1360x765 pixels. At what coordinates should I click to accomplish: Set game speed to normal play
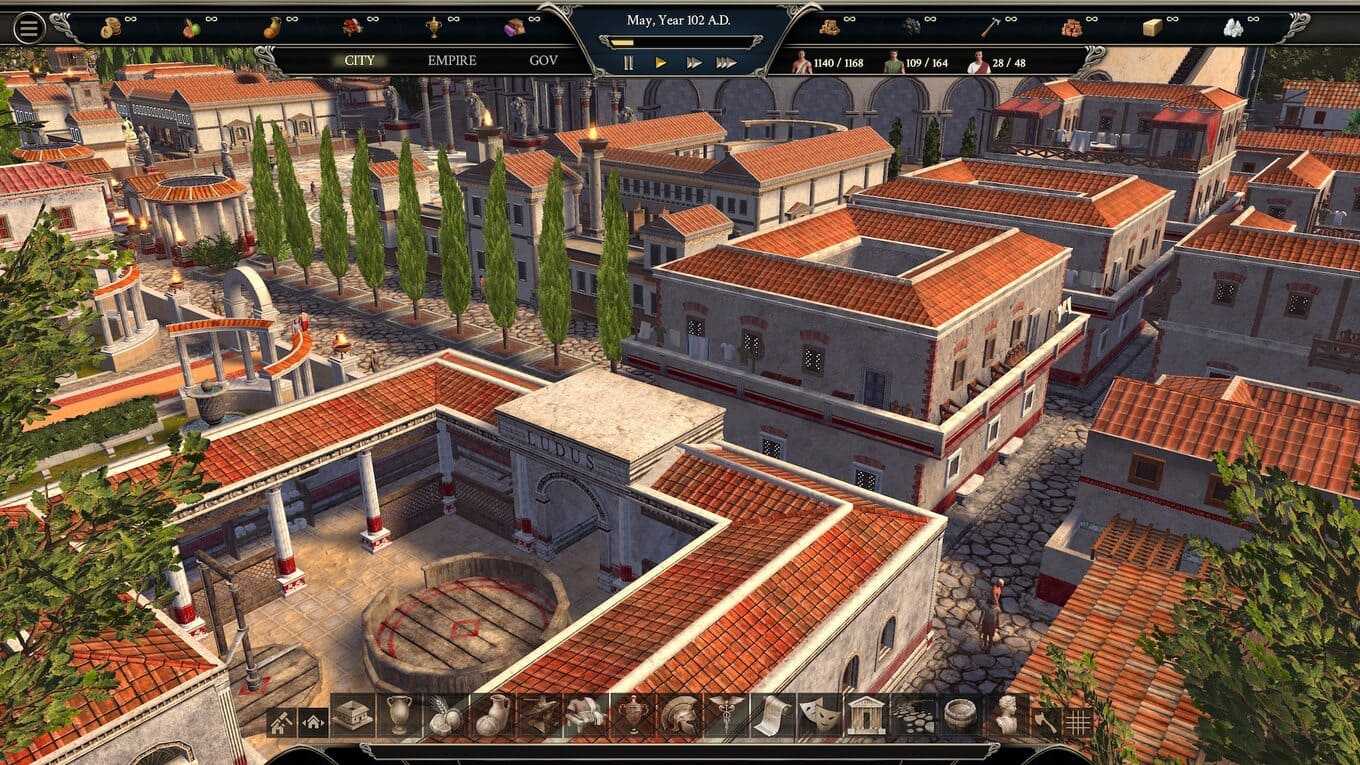click(660, 63)
